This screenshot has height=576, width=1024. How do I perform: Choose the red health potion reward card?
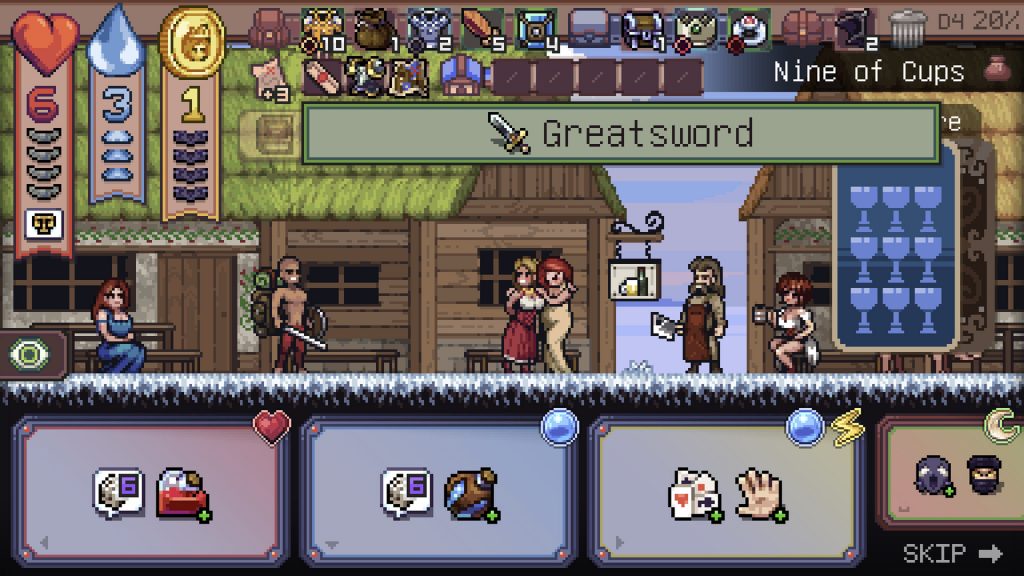155,492
